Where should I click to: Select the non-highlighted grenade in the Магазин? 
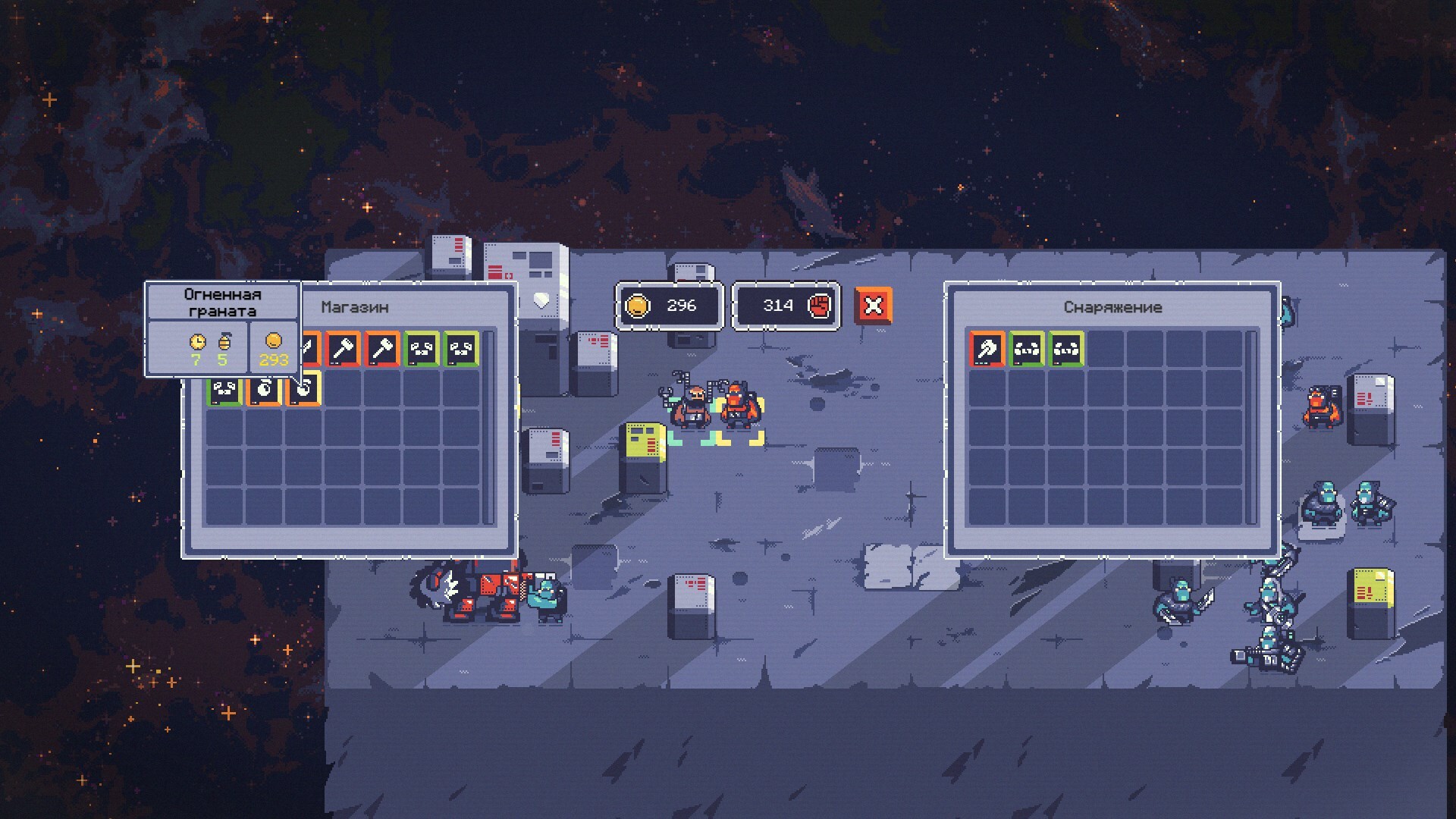265,389
